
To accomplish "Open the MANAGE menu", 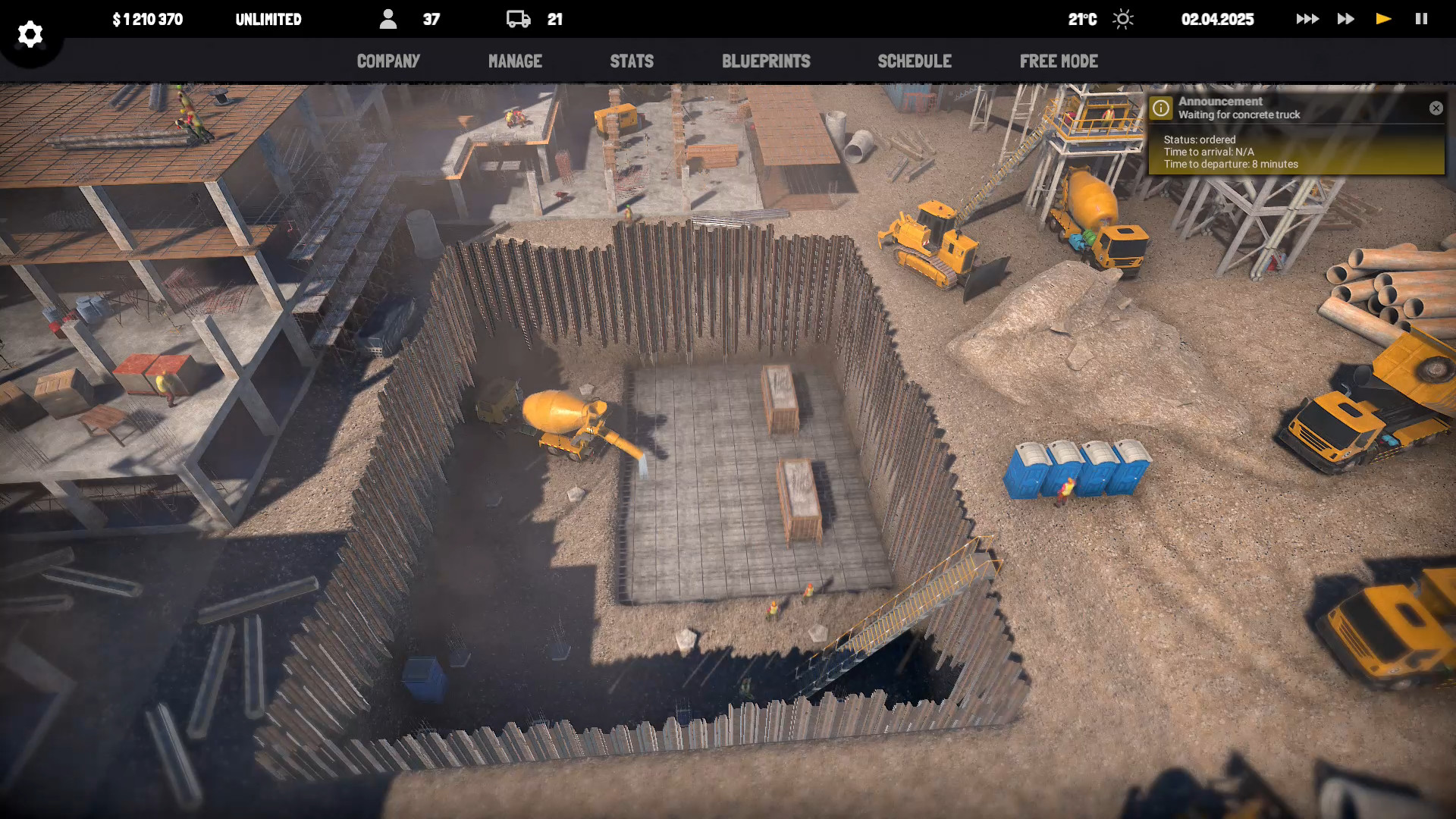I will pos(515,61).
